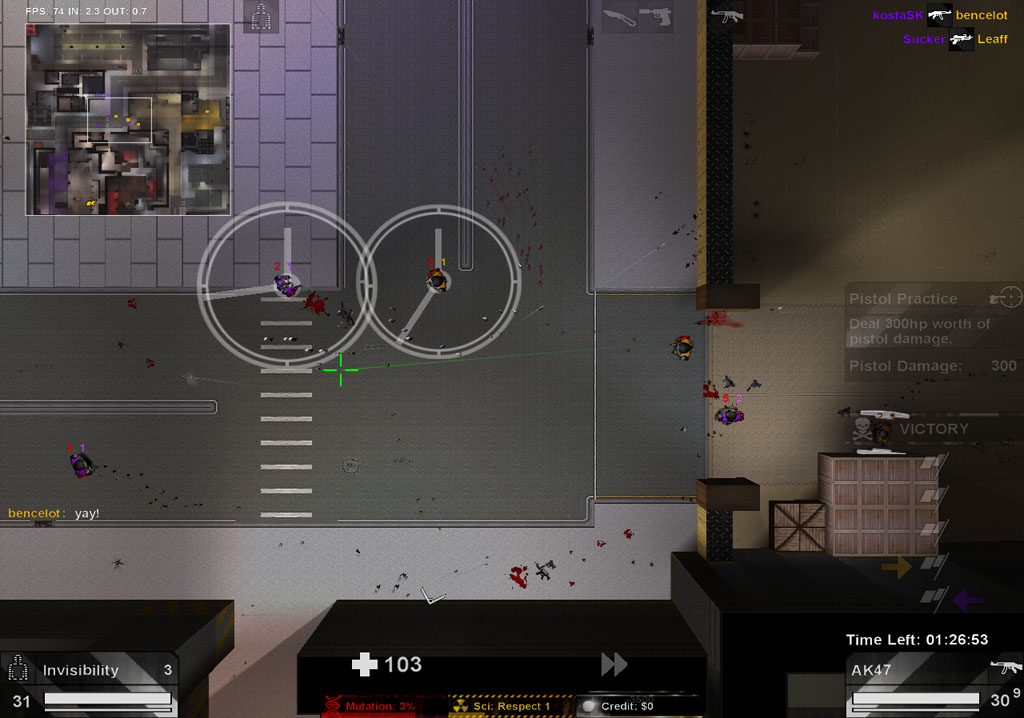Open the Pistol Practice objective tracker
This screenshot has height=718, width=1024.
pos(933,331)
